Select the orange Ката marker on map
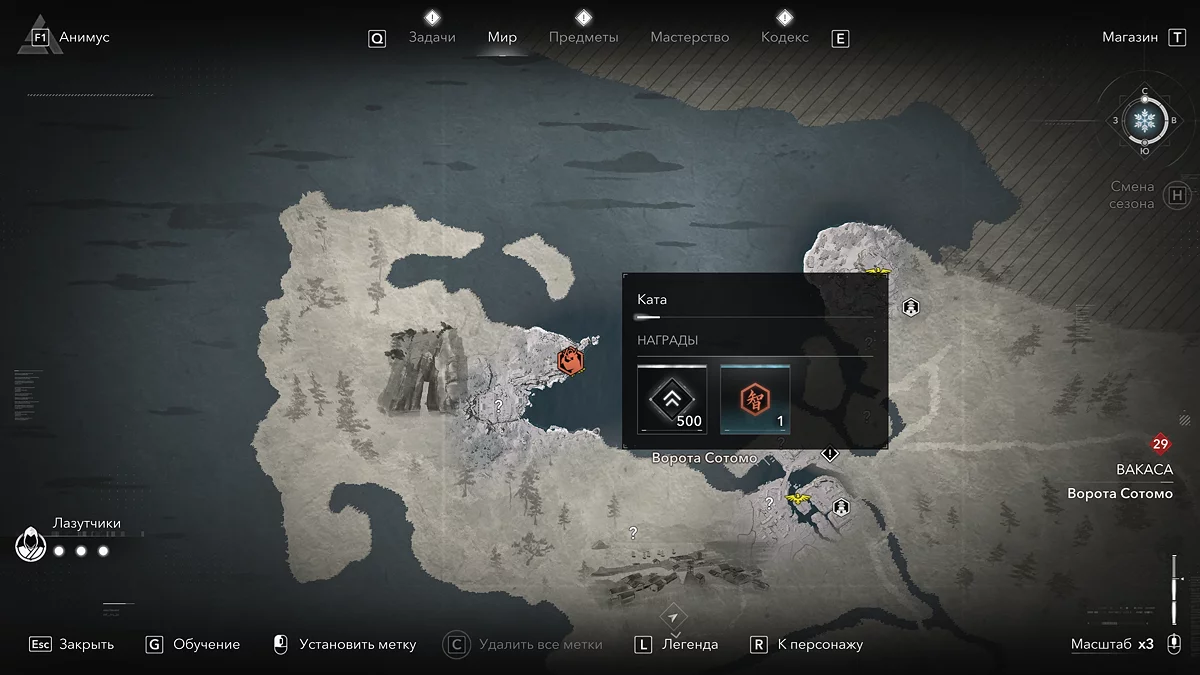 coord(571,360)
